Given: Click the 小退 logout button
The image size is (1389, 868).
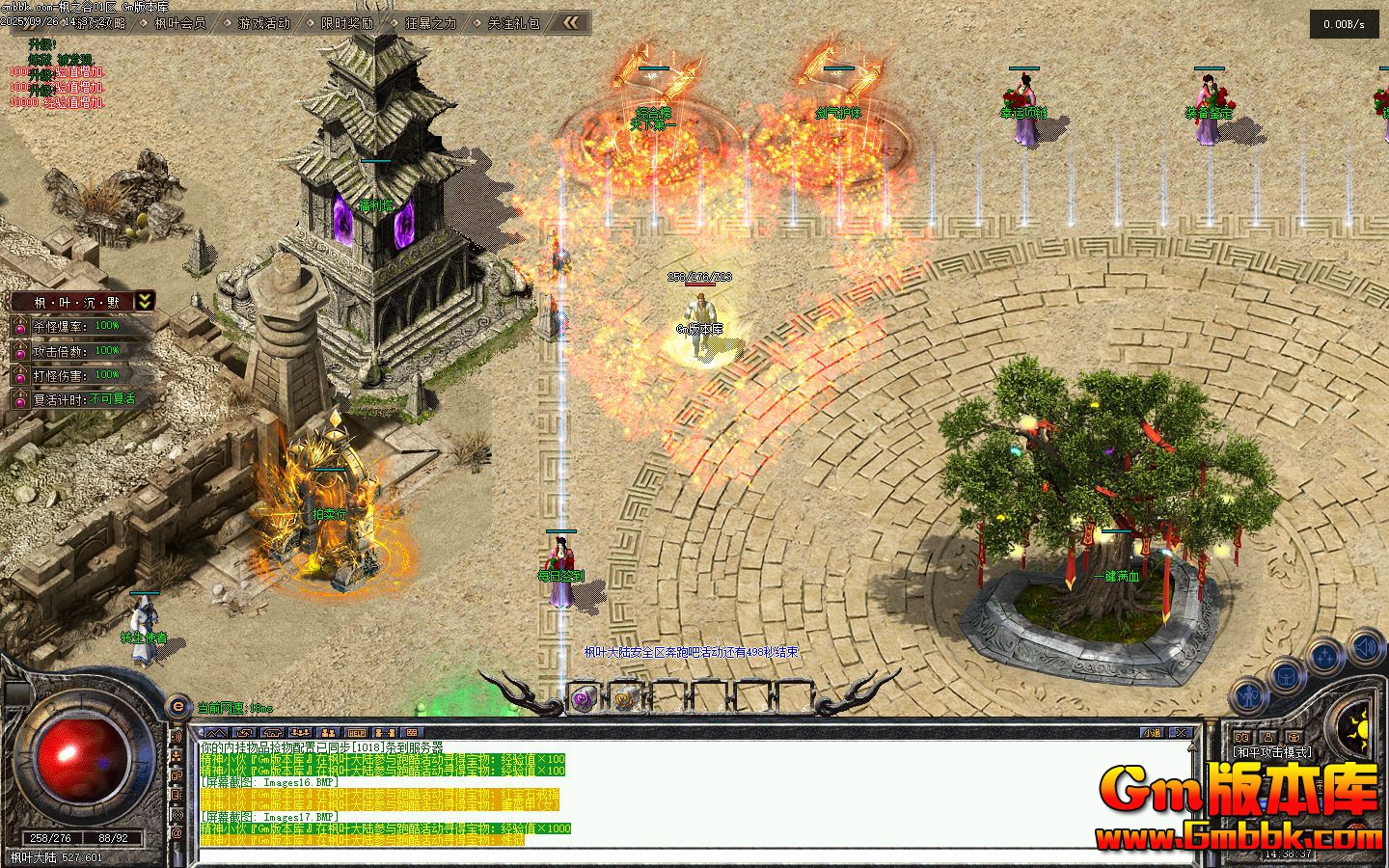Looking at the screenshot, I should click(1153, 733).
